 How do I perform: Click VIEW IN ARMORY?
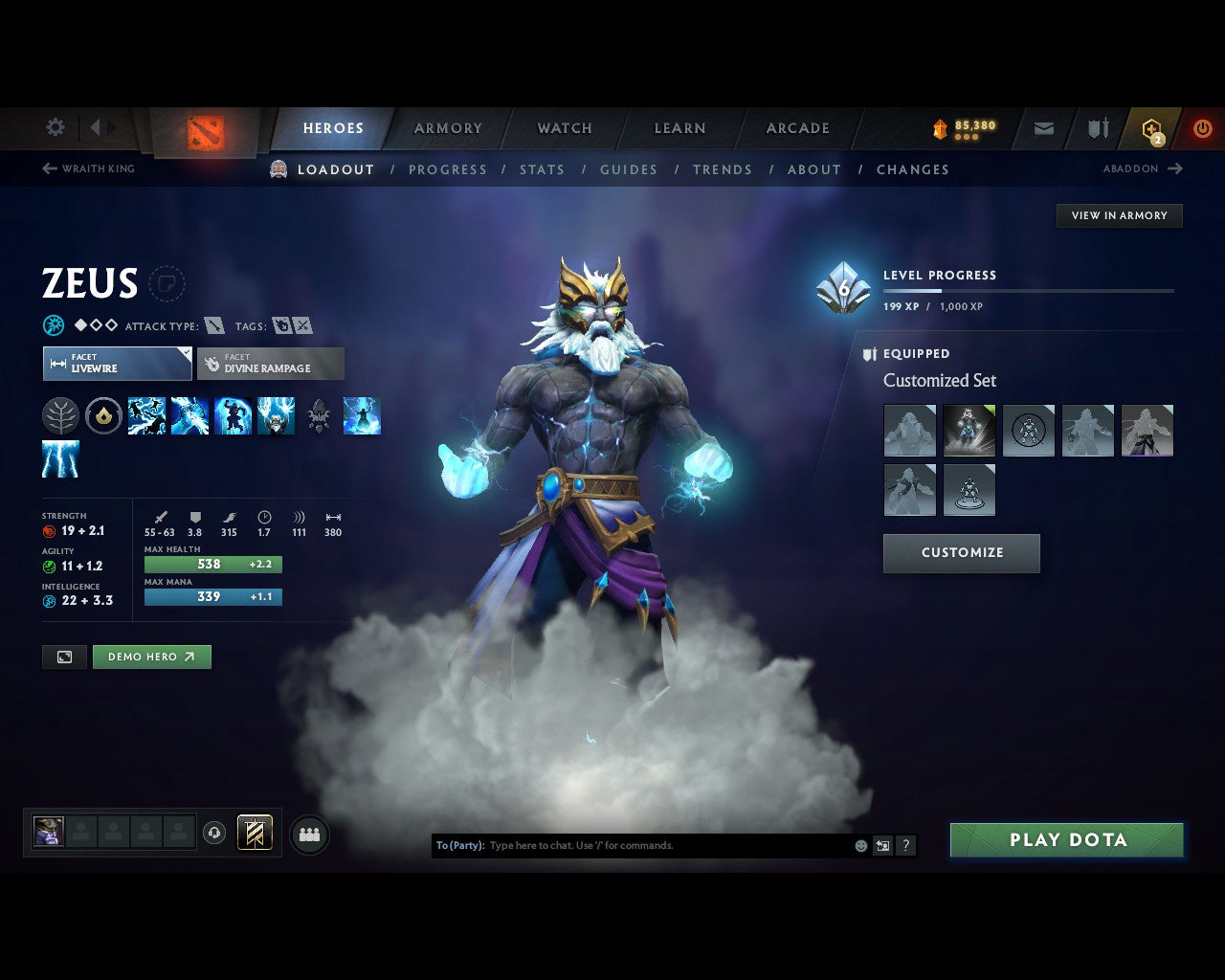[x=1119, y=215]
